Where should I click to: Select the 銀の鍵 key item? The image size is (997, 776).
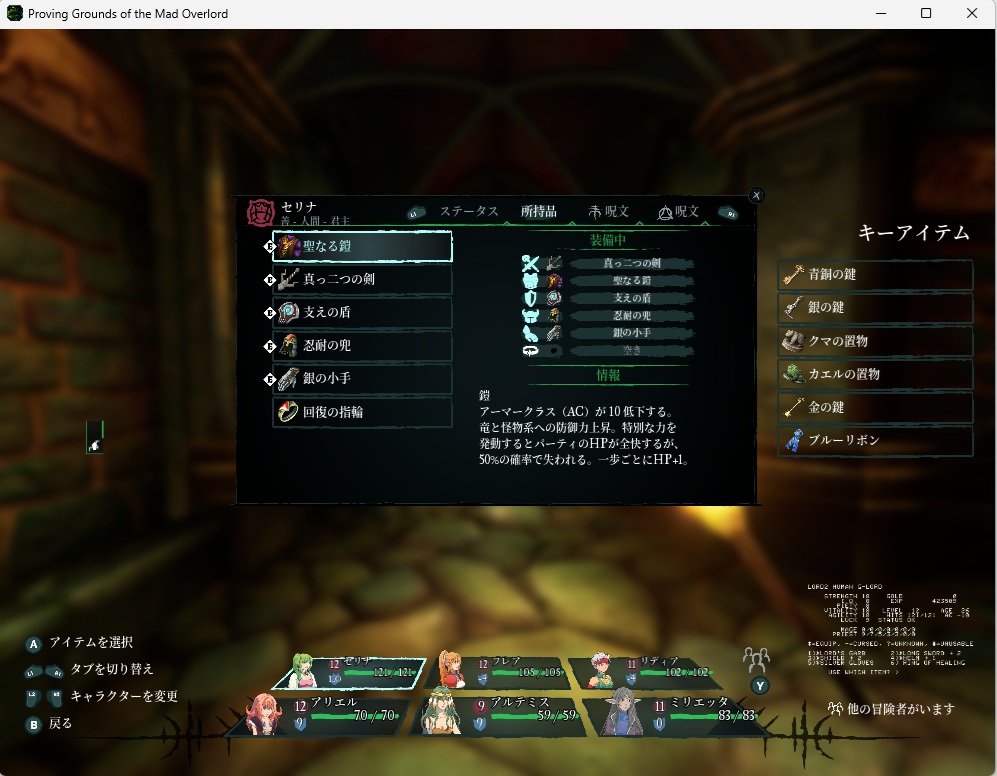pyautogui.click(x=875, y=308)
